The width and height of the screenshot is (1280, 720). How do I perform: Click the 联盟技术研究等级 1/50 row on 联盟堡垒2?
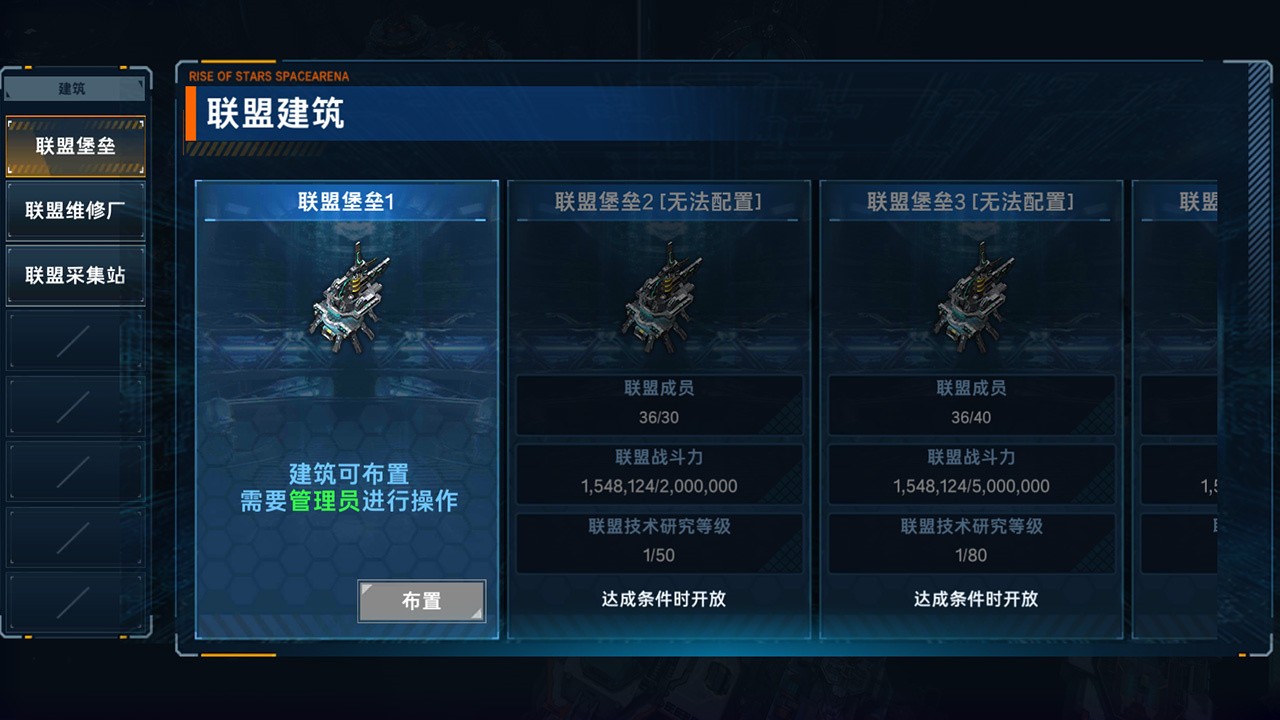coord(660,542)
